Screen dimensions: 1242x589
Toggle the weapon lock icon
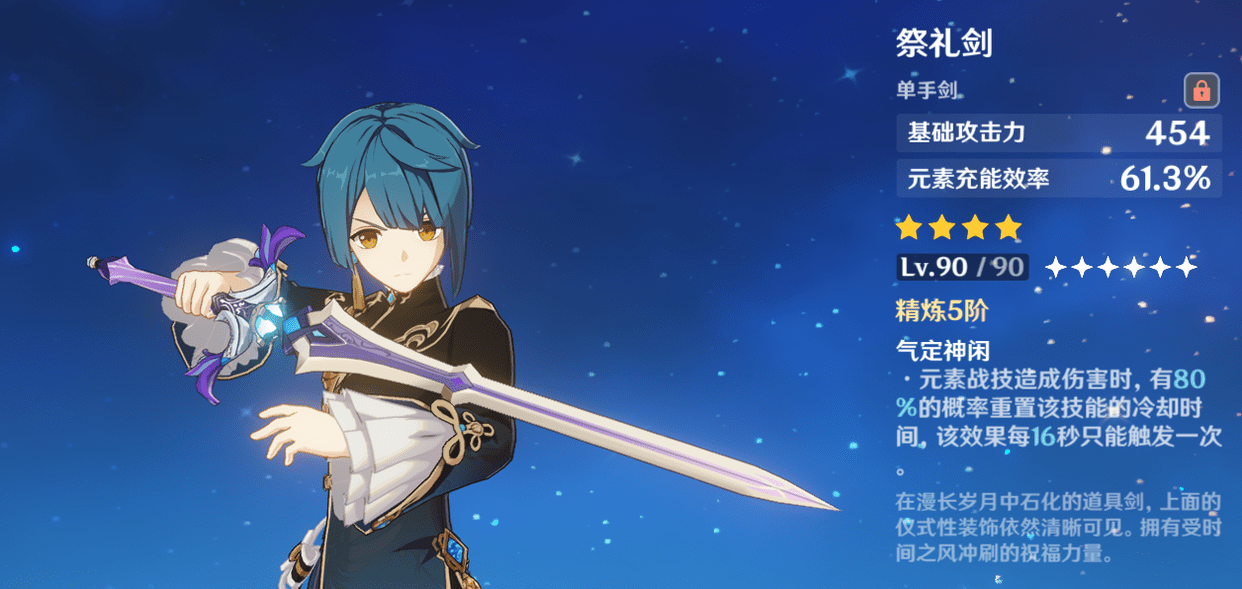(1201, 91)
